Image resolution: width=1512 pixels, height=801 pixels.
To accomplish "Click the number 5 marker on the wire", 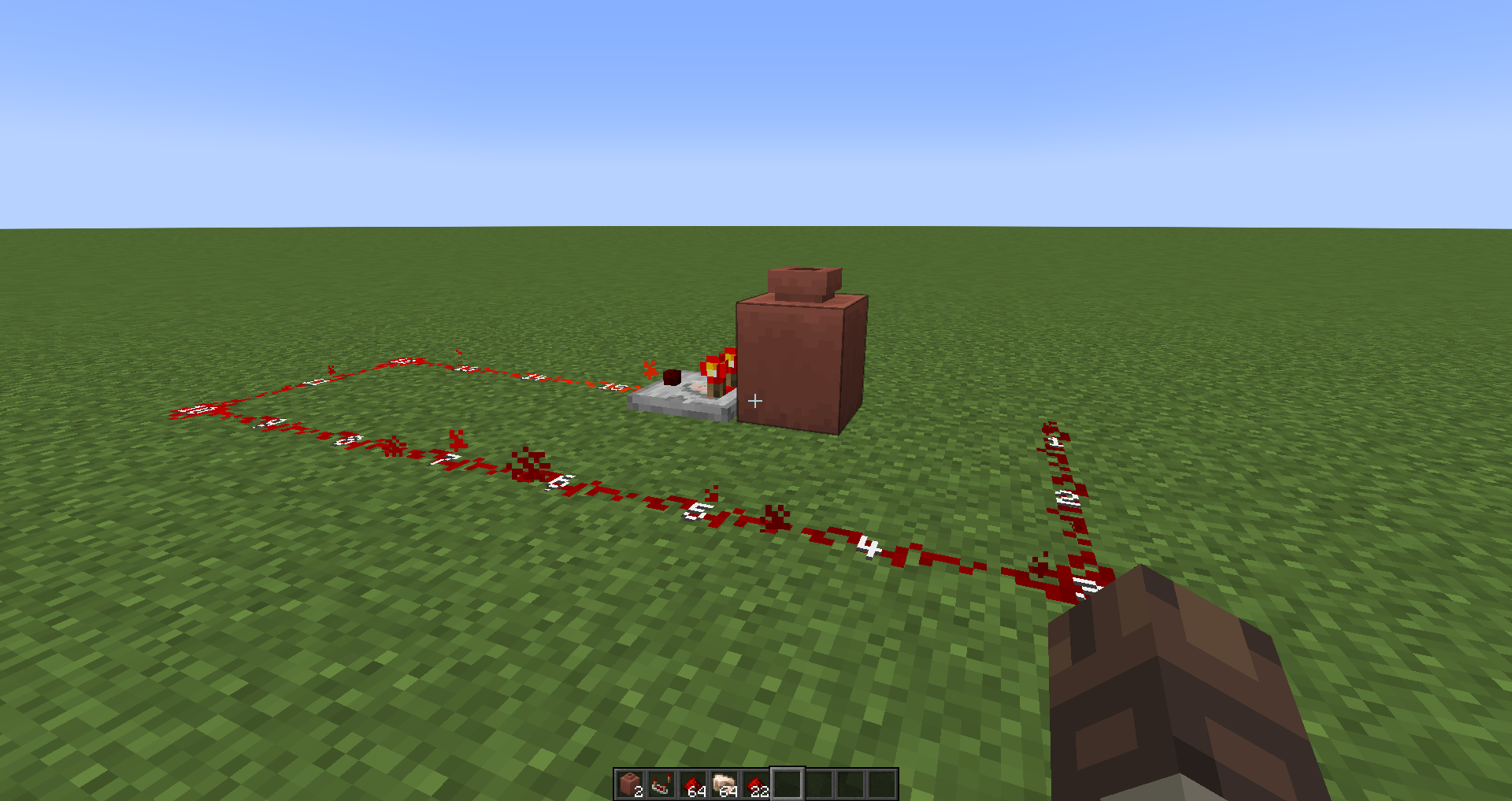I will 695,512.
